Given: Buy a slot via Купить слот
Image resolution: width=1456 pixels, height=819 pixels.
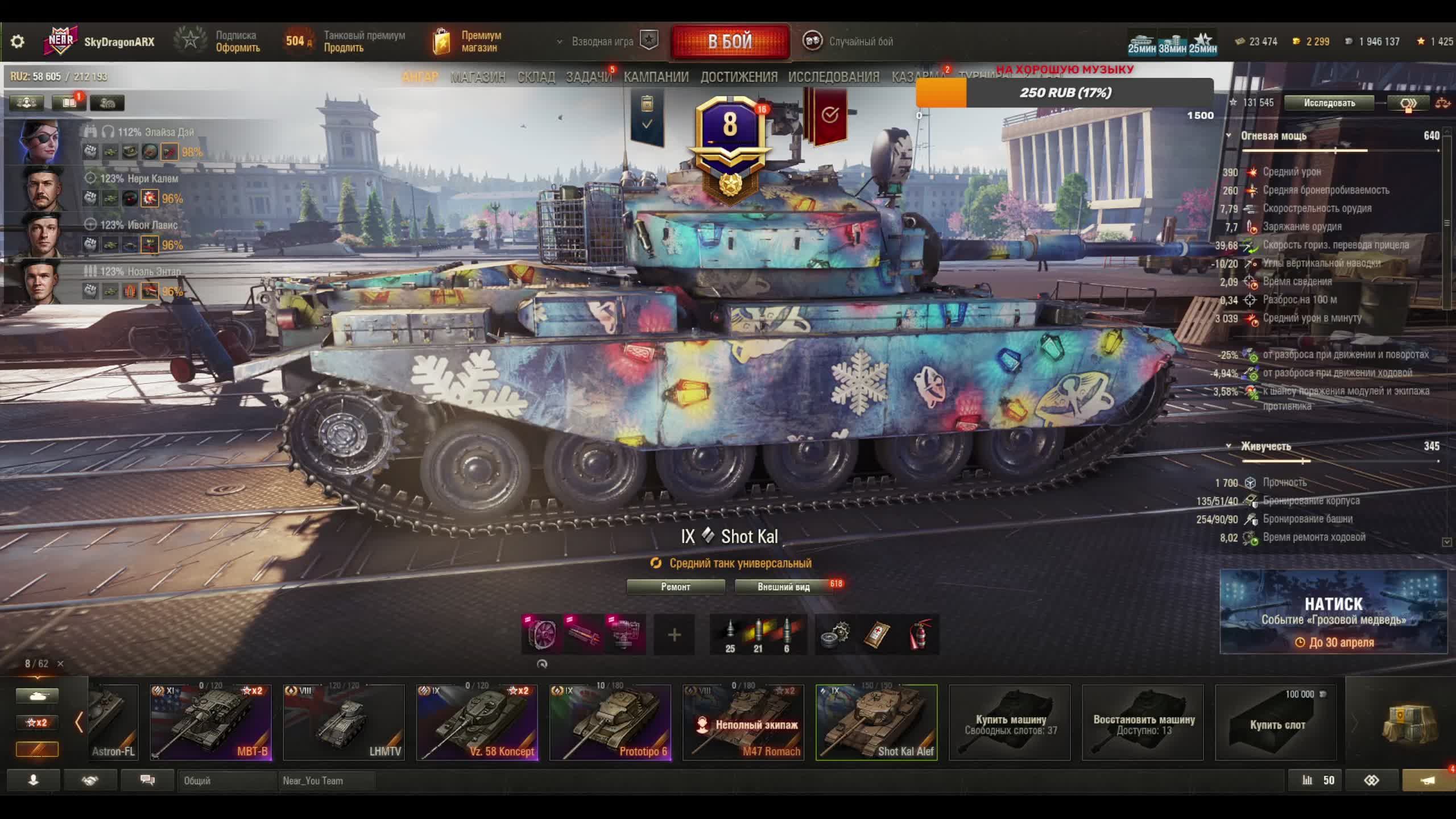Looking at the screenshot, I should click(1276, 723).
